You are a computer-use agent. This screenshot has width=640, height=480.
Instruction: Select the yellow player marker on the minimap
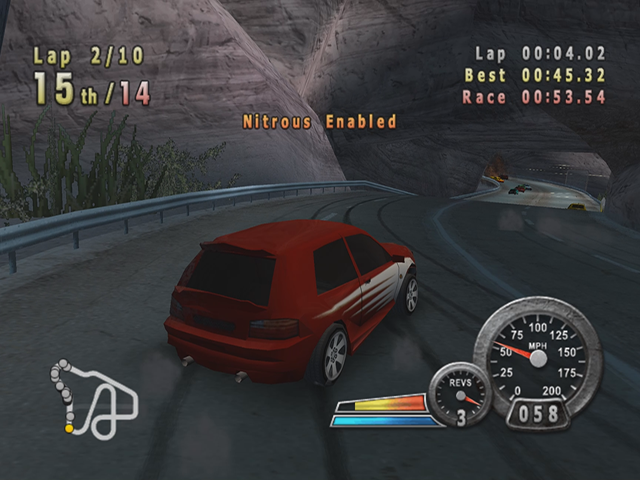click(69, 429)
